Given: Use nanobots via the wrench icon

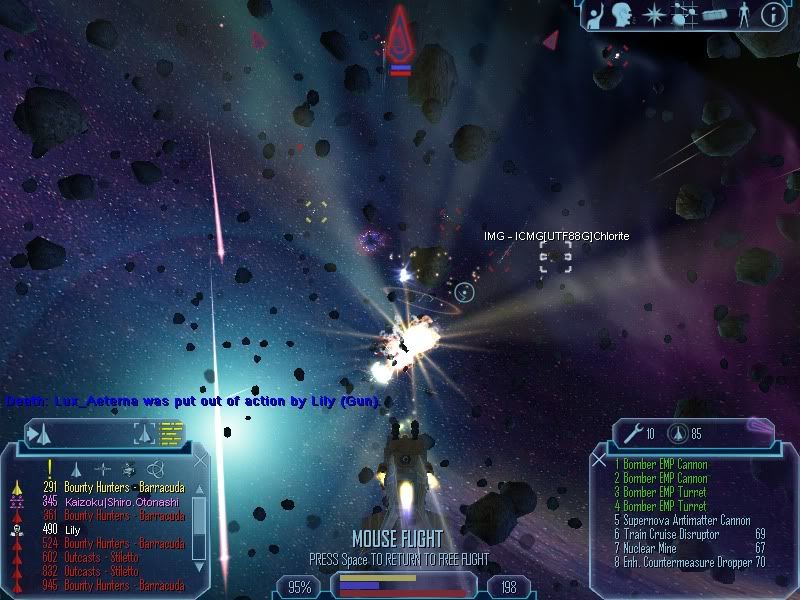Looking at the screenshot, I should tap(632, 433).
